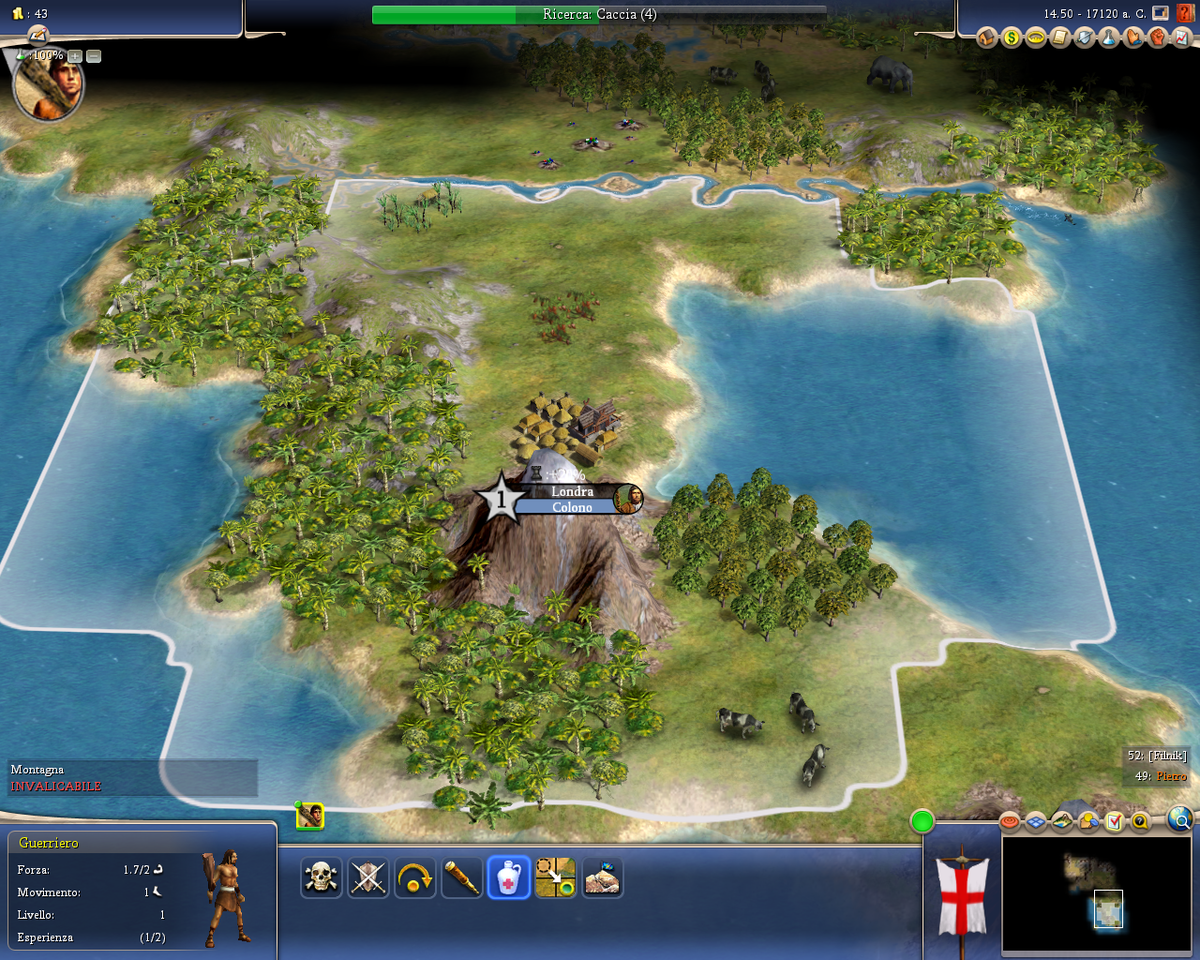
Task: Open the domestic advisor house icon
Action: (x=987, y=38)
